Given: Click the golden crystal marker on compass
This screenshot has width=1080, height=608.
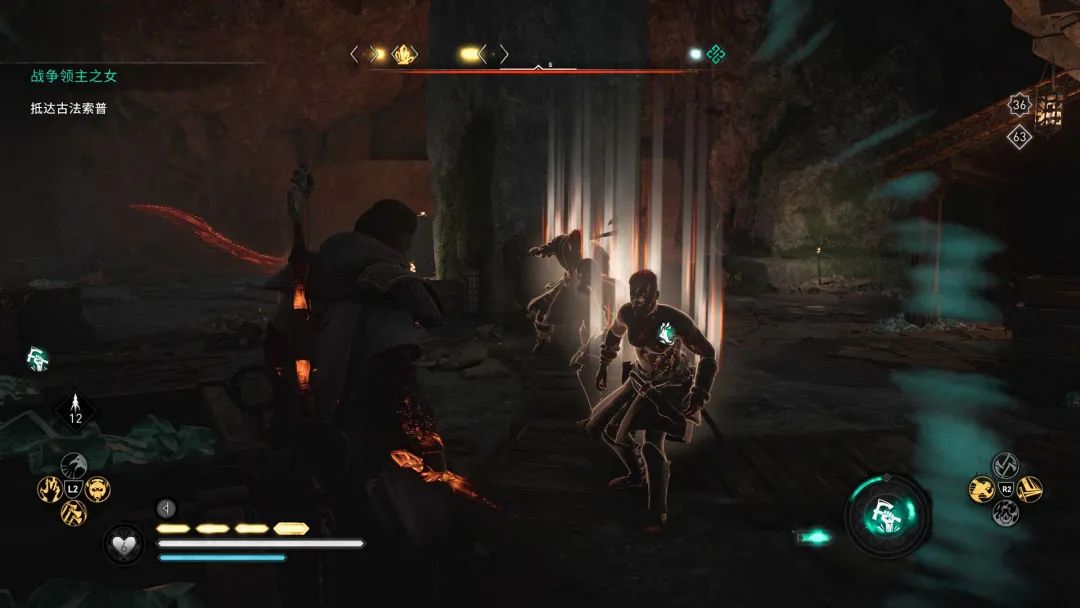Looking at the screenshot, I should click(404, 55).
